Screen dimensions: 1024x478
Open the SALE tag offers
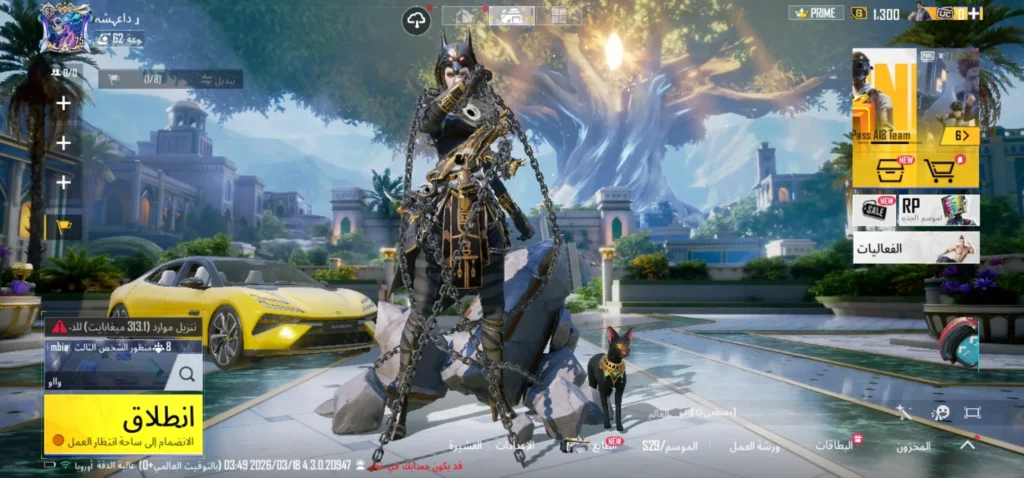[873, 210]
